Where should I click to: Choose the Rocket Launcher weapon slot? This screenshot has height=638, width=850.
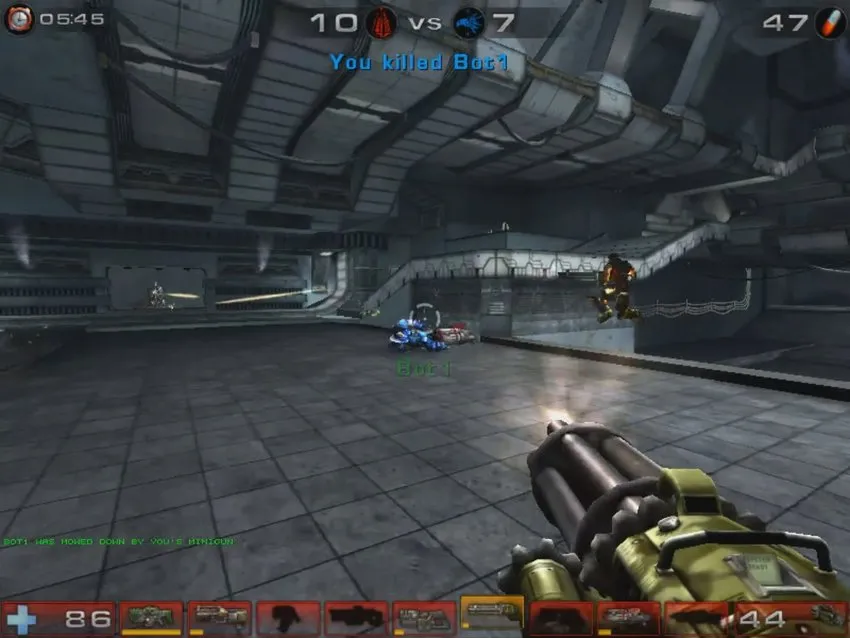coord(628,618)
